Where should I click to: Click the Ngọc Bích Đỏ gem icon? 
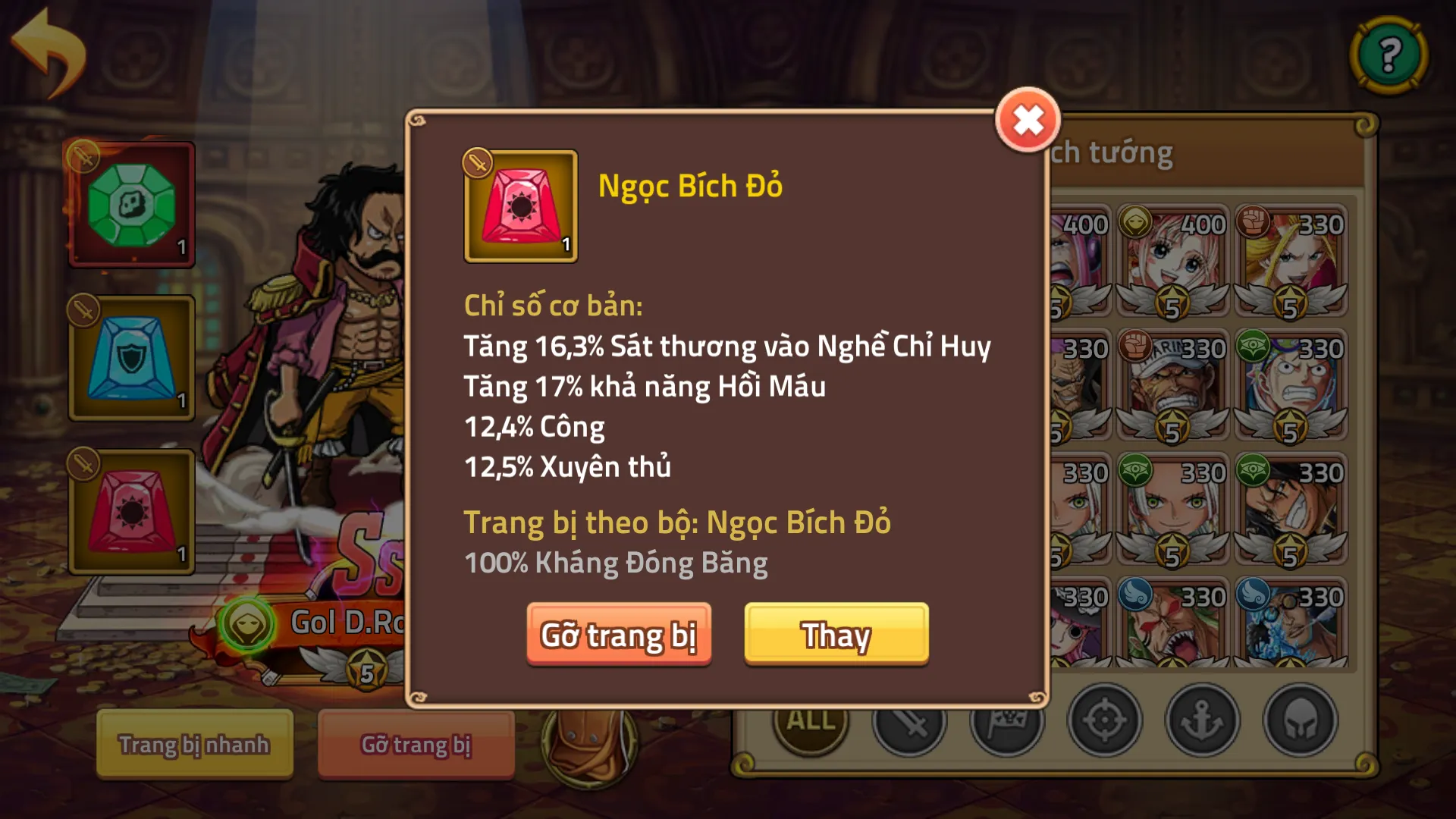[x=520, y=206]
